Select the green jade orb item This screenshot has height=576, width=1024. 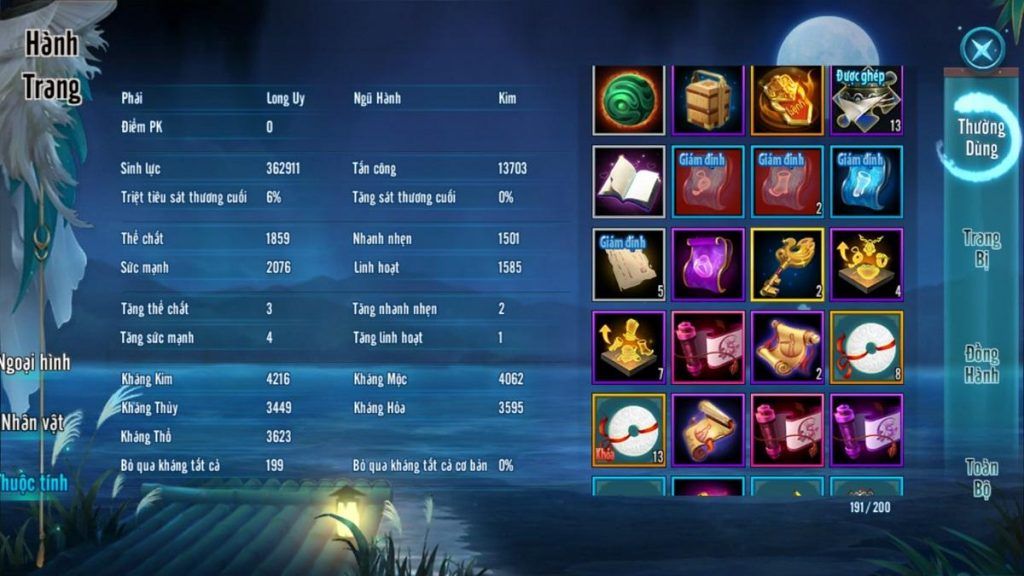pyautogui.click(x=629, y=100)
